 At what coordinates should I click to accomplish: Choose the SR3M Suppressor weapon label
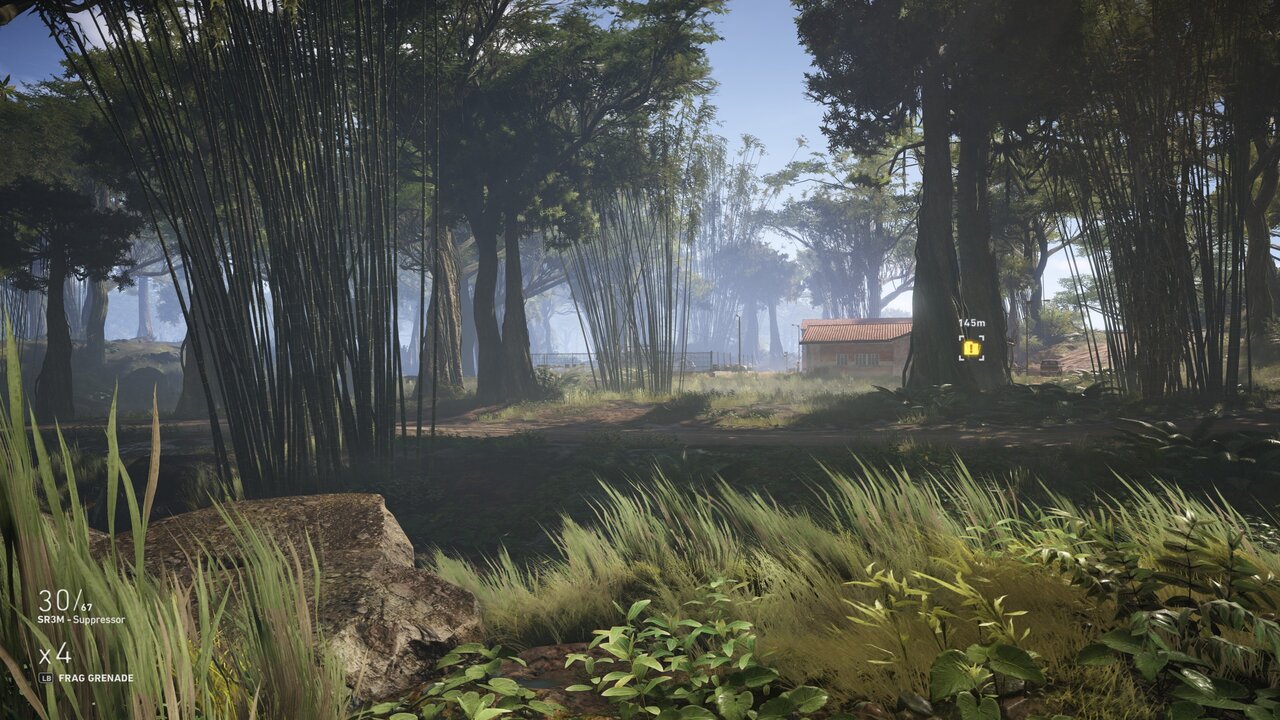(x=82, y=620)
